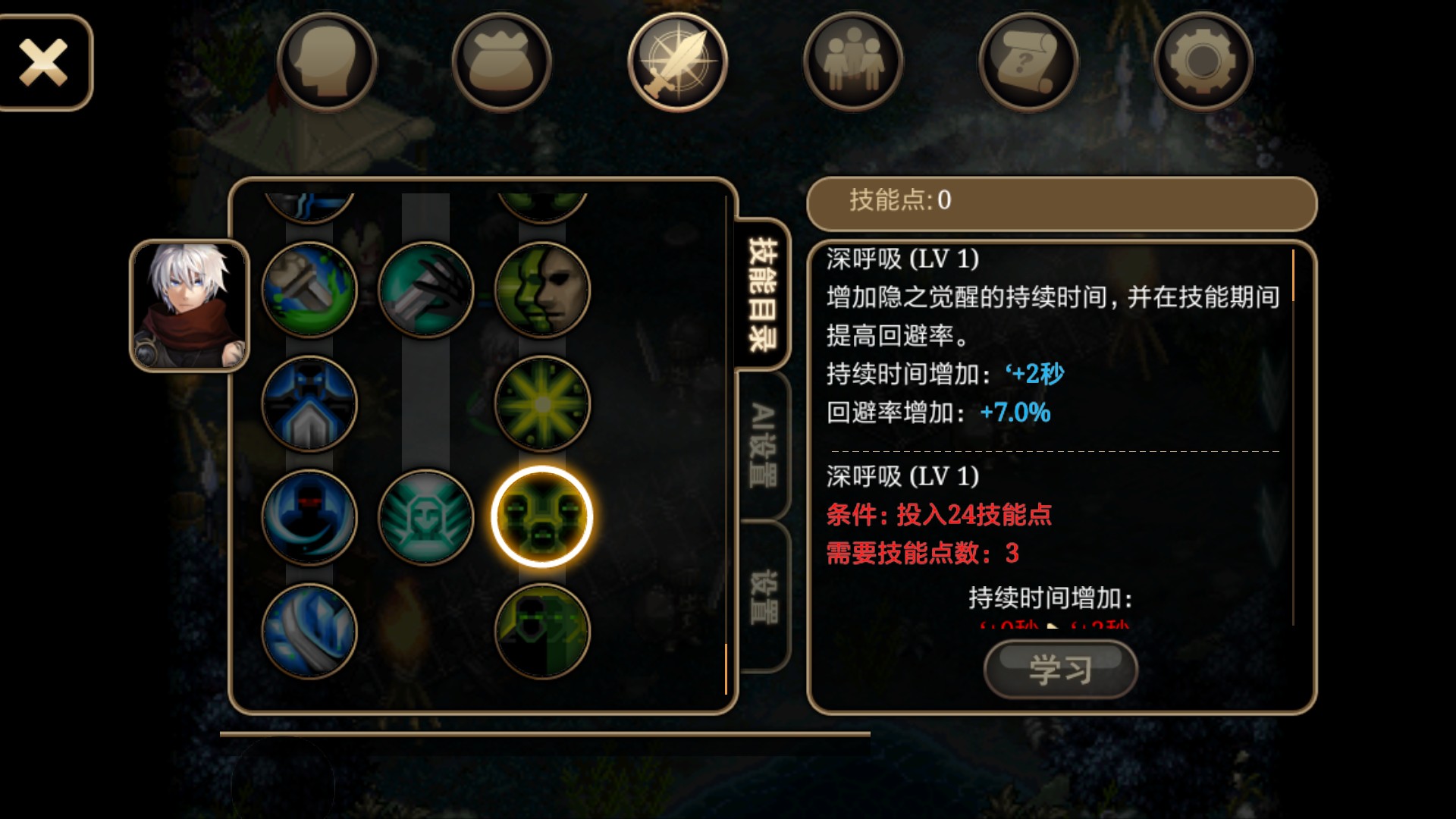Viewport: 1456px width, 819px height.
Task: Select the yellow-green starburst skill icon
Action: tap(541, 403)
